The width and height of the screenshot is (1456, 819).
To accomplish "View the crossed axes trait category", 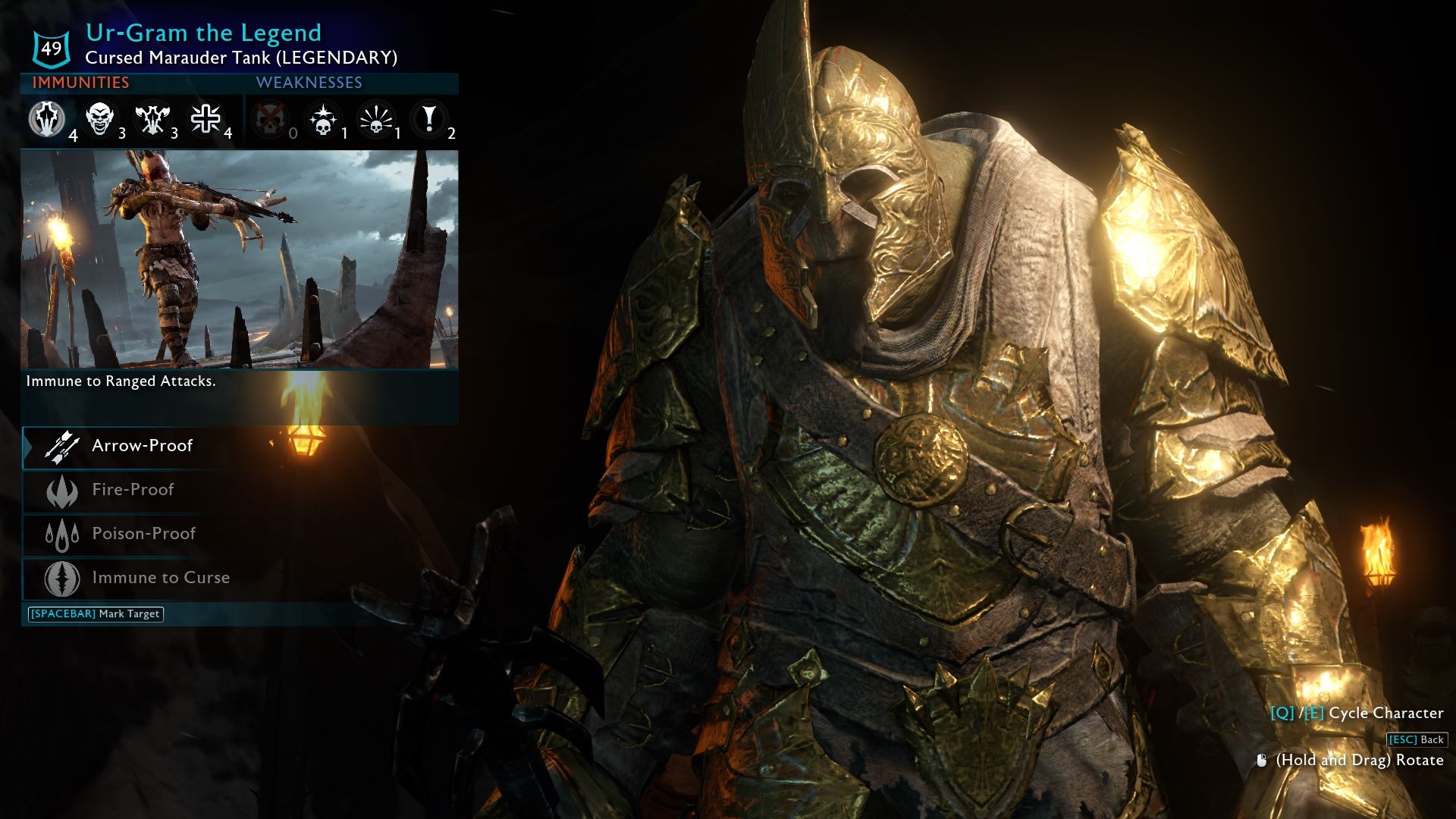I will (x=152, y=119).
